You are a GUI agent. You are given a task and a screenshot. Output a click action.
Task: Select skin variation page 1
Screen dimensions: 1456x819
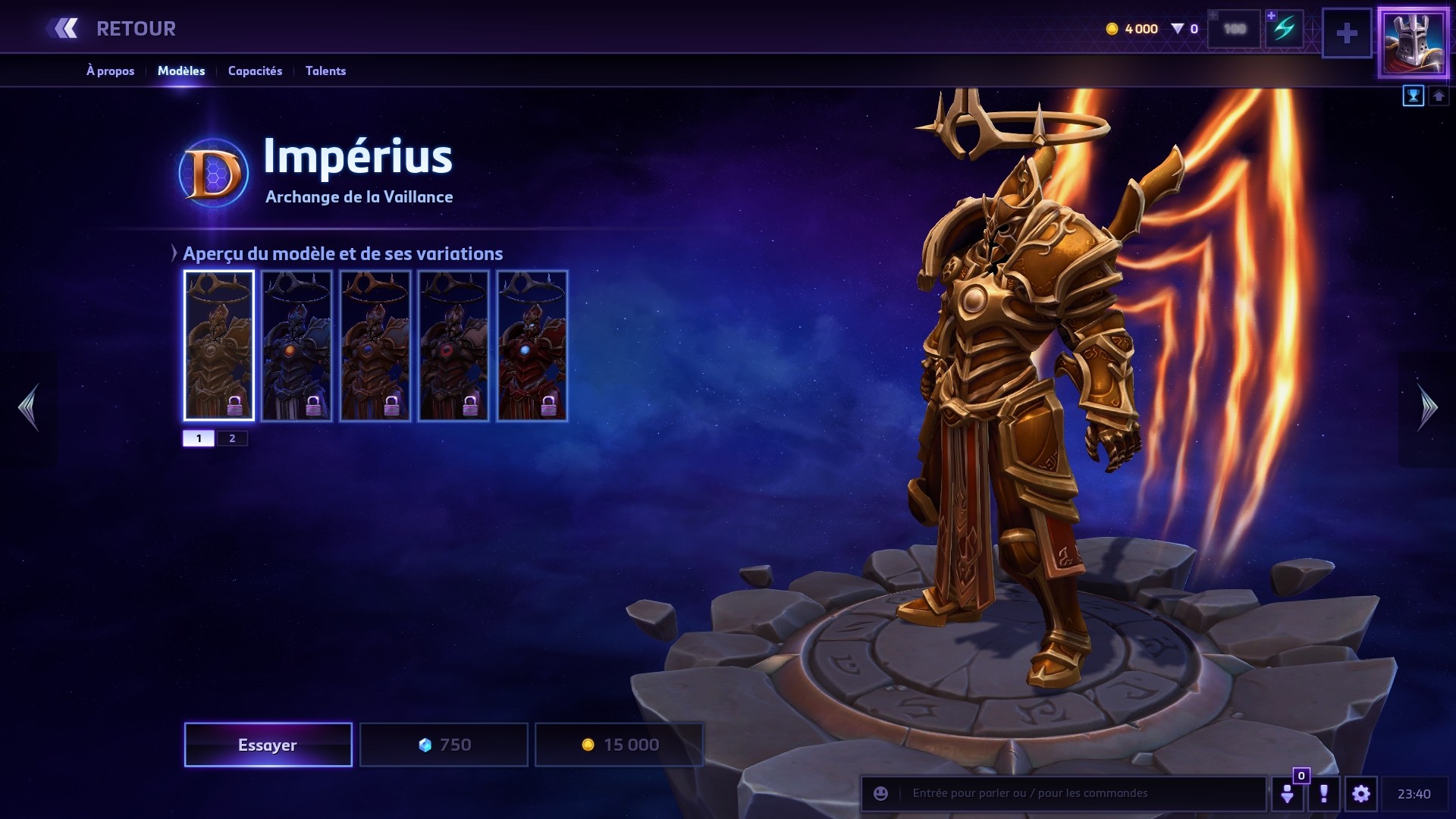[x=199, y=438]
